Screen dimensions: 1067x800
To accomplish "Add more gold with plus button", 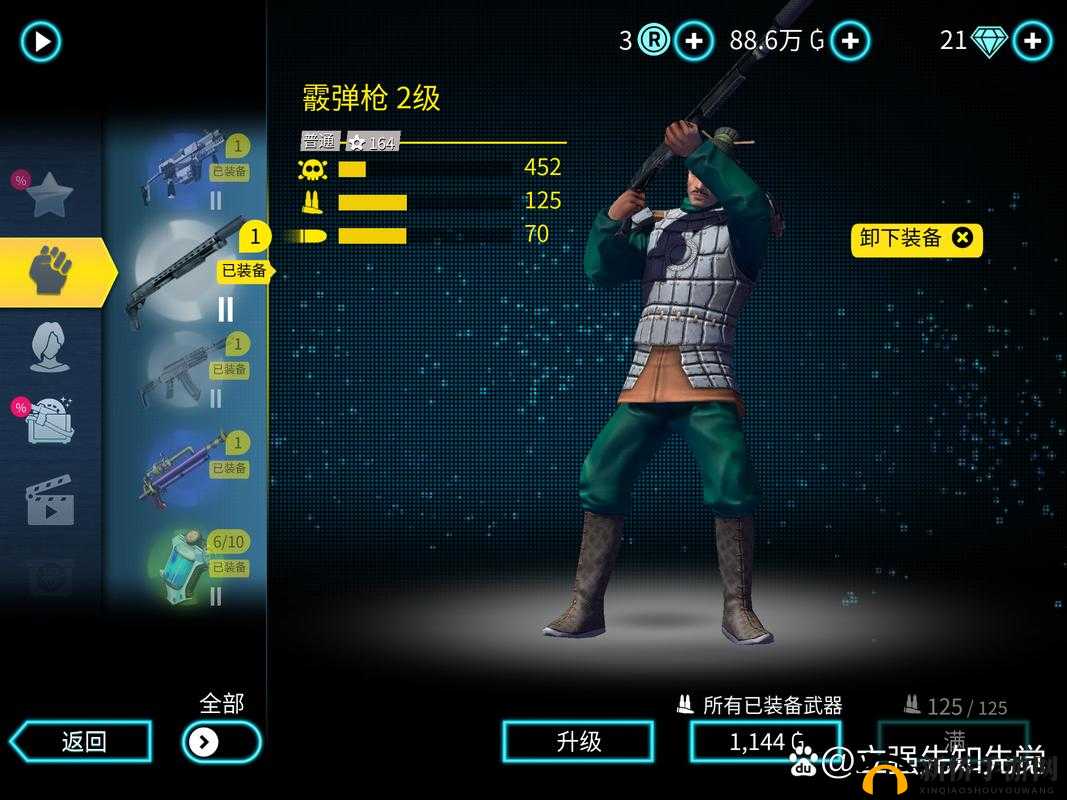I will [850, 41].
